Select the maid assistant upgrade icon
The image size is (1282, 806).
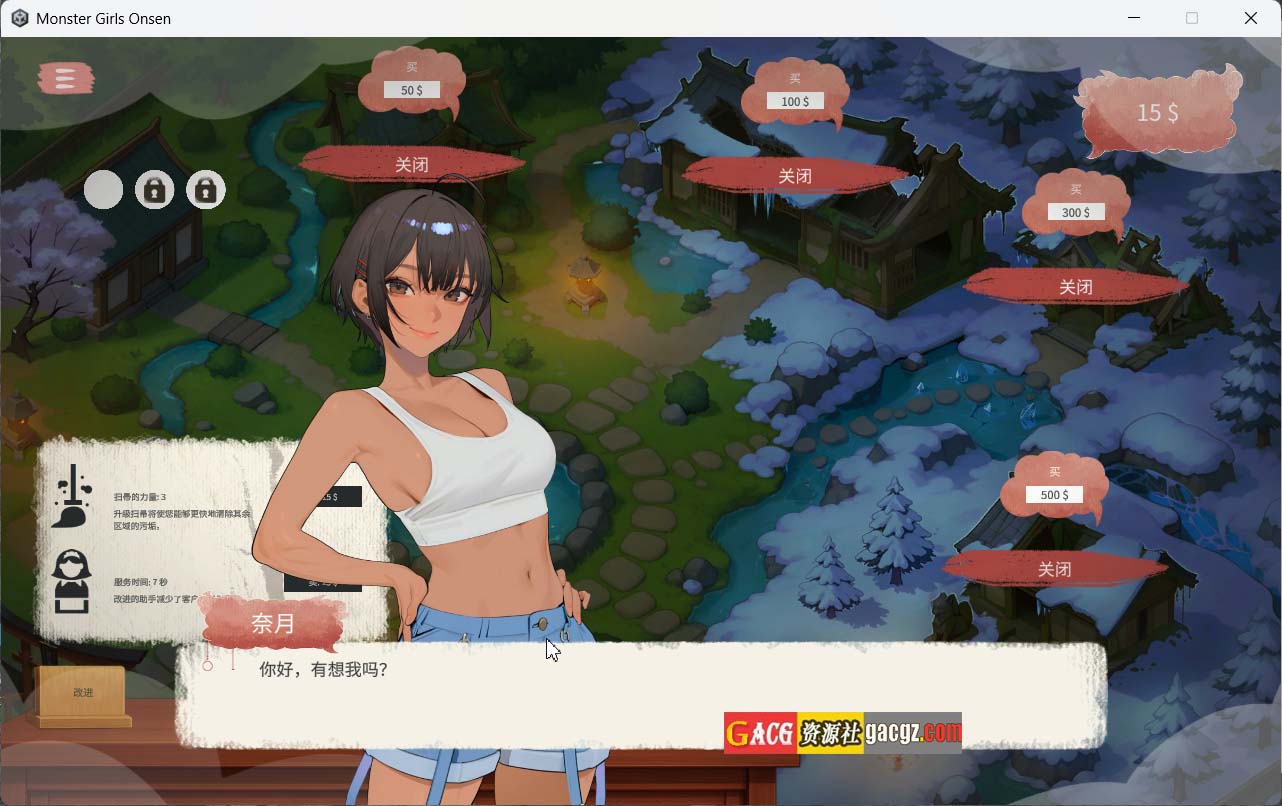(x=70, y=581)
